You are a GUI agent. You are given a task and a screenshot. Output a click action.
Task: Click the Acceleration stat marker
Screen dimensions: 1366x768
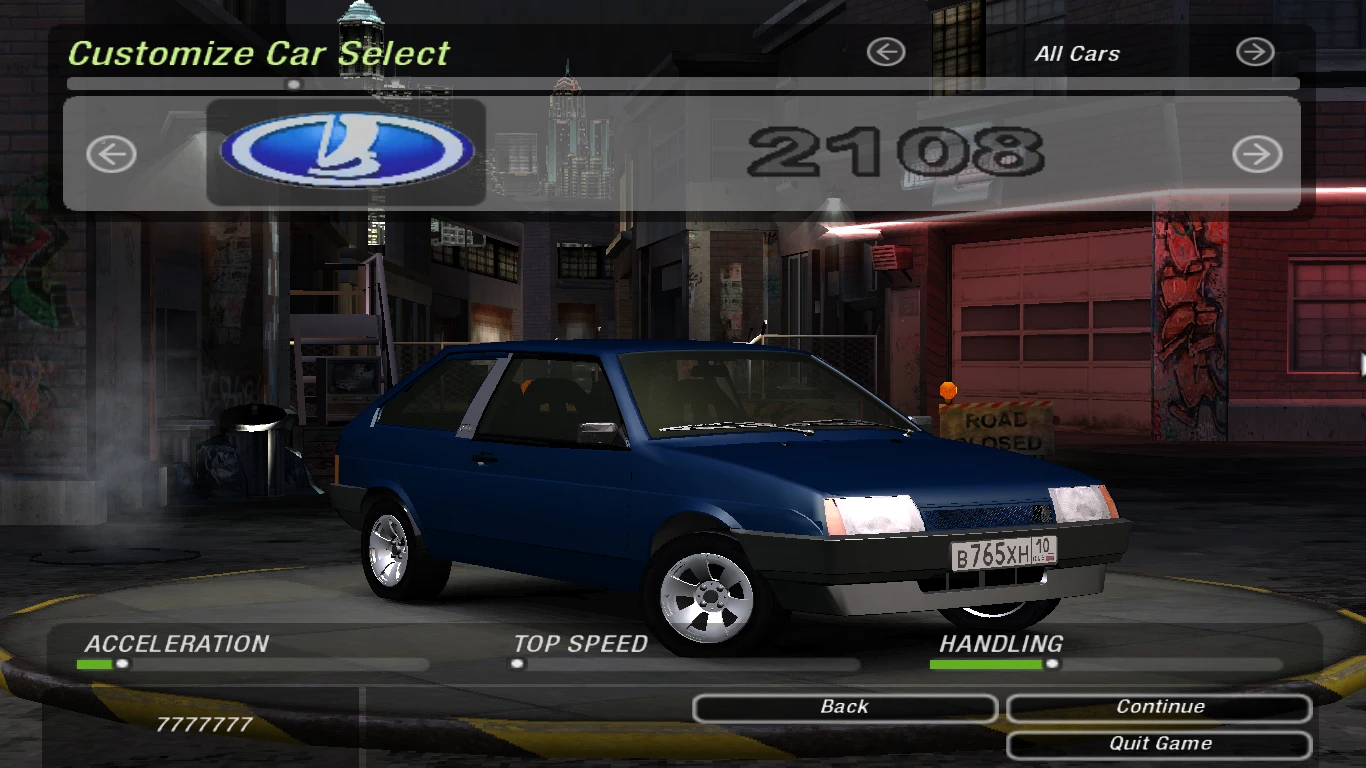pyautogui.click(x=120, y=661)
